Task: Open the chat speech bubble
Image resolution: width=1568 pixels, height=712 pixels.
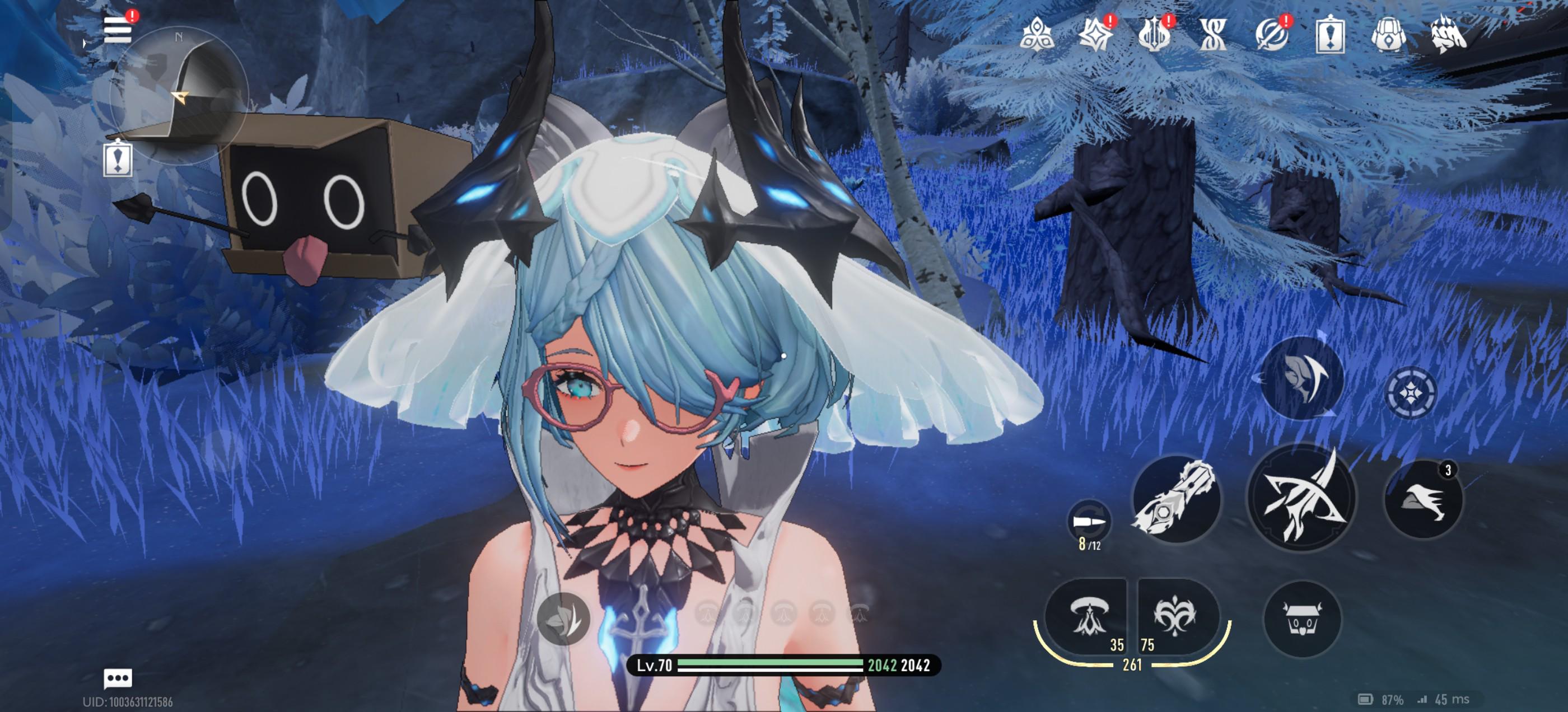Action: point(118,678)
